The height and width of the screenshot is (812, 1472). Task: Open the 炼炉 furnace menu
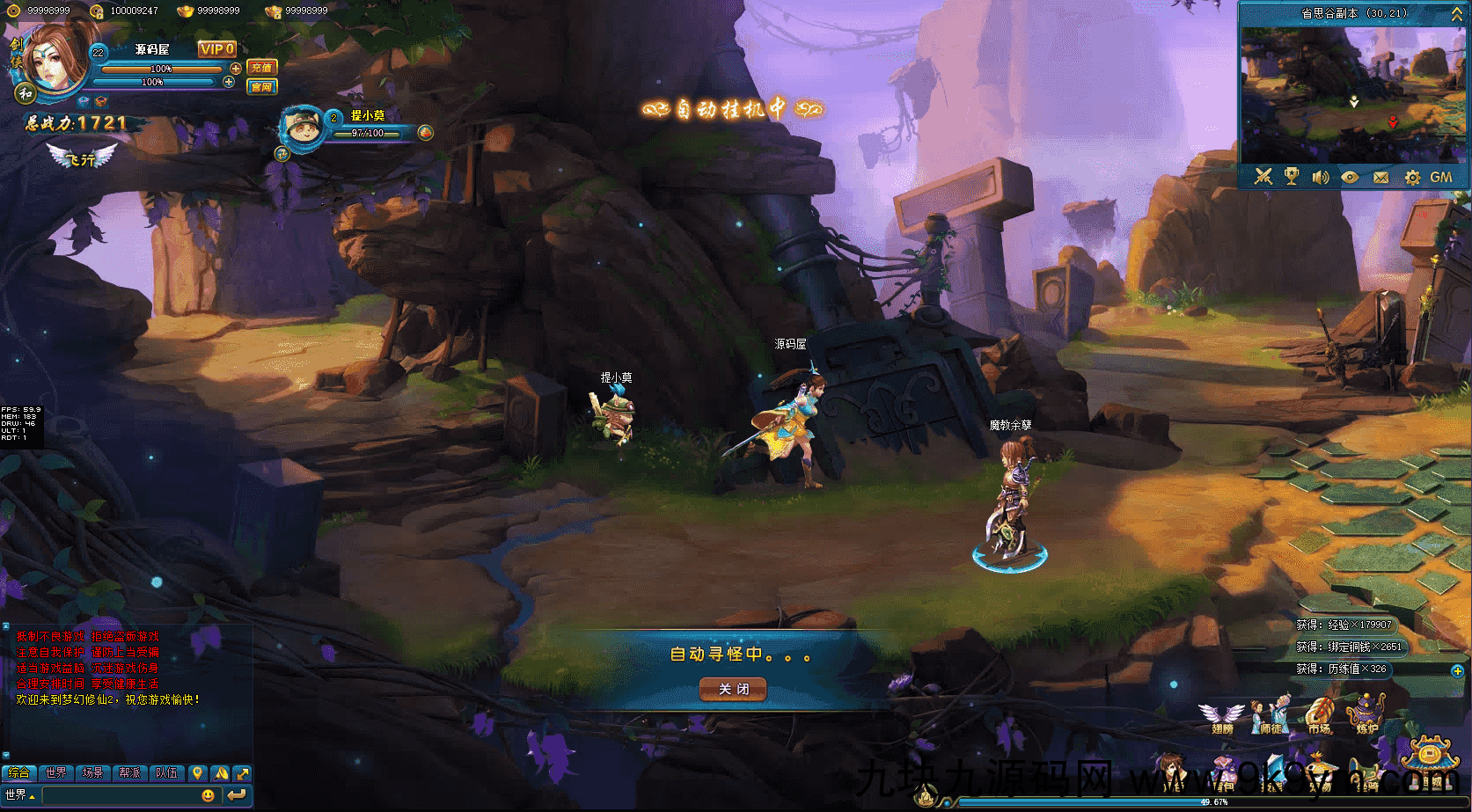click(x=1367, y=715)
